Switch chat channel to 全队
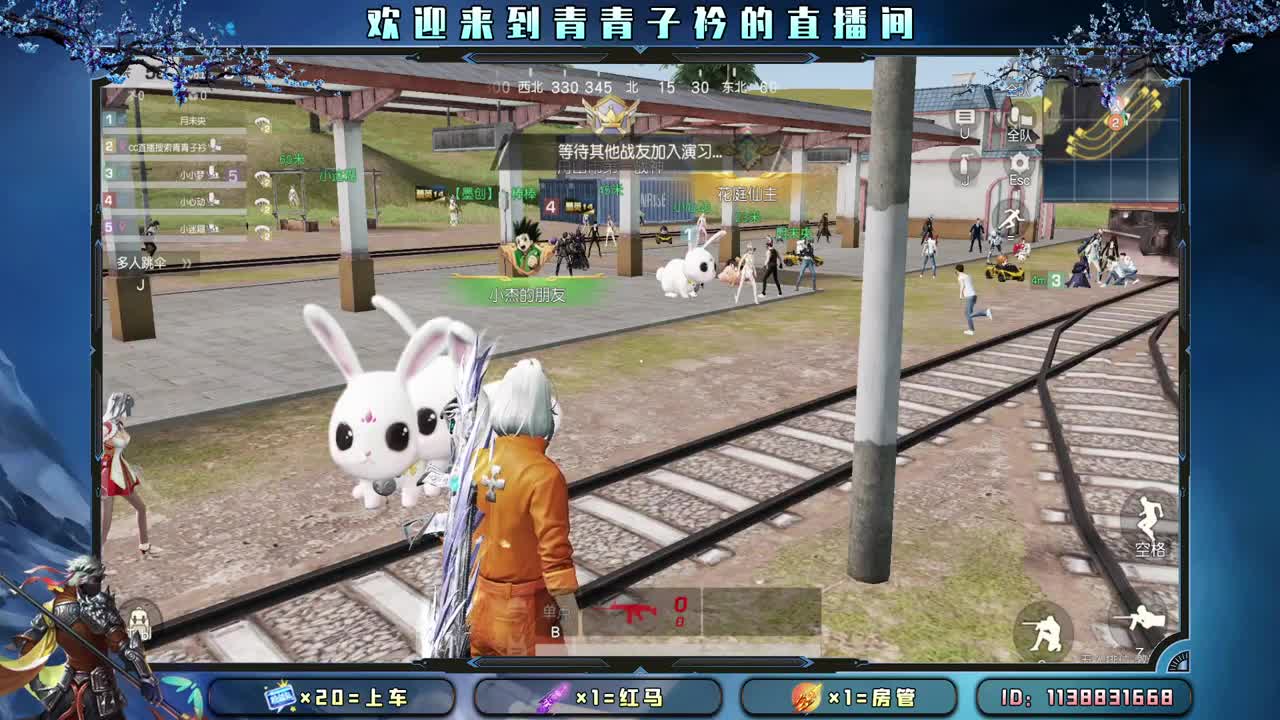Screen dimensions: 1280x720 click(1020, 122)
